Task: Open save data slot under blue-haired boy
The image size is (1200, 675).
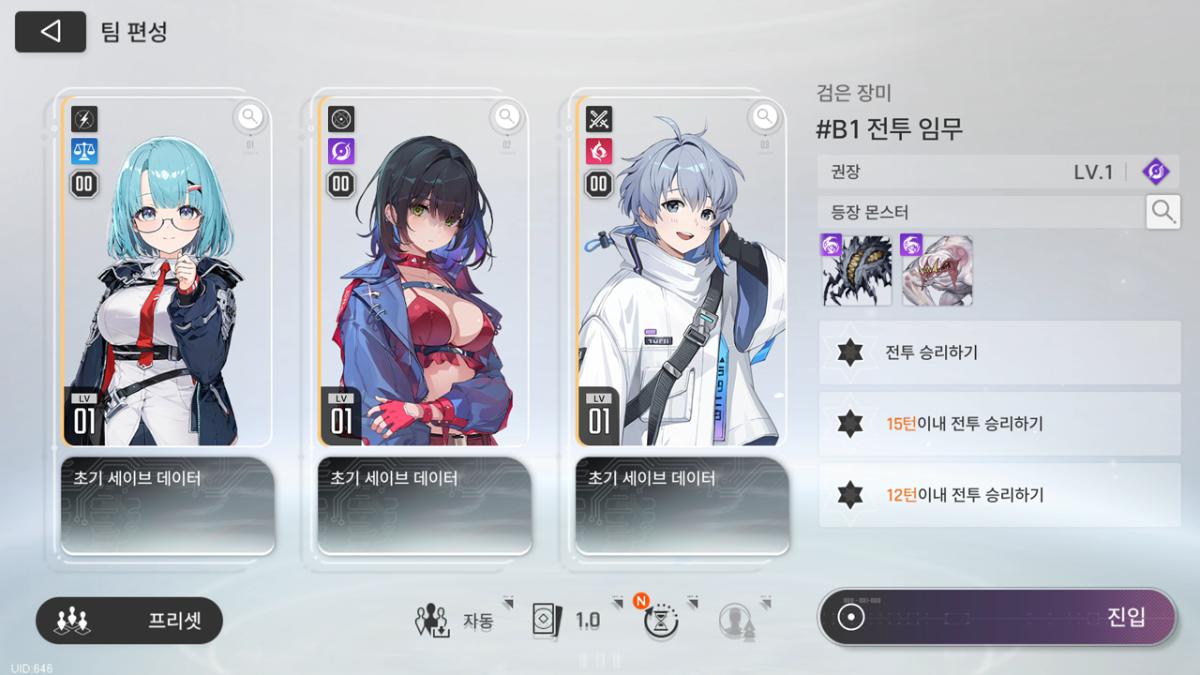Action: click(x=681, y=505)
